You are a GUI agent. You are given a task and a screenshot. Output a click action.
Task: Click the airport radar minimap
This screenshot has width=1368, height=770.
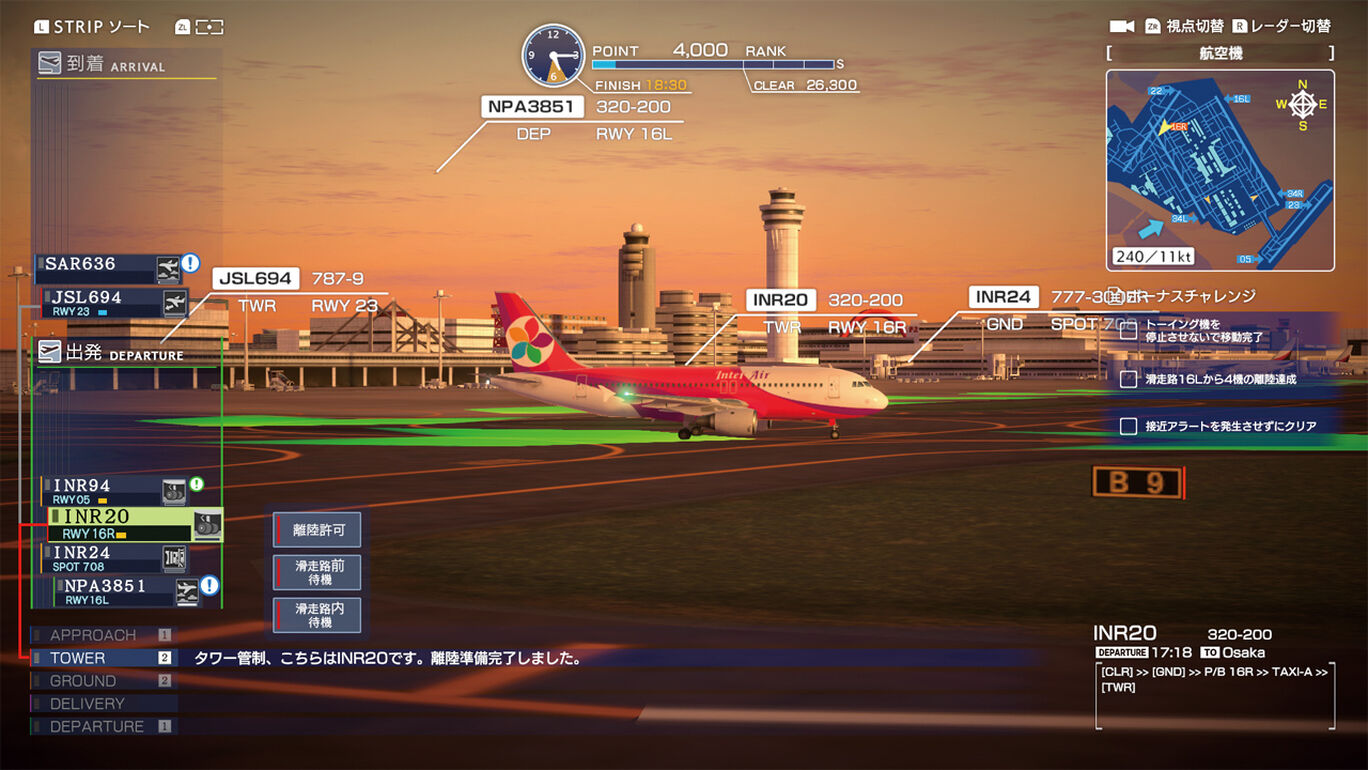point(1220,170)
